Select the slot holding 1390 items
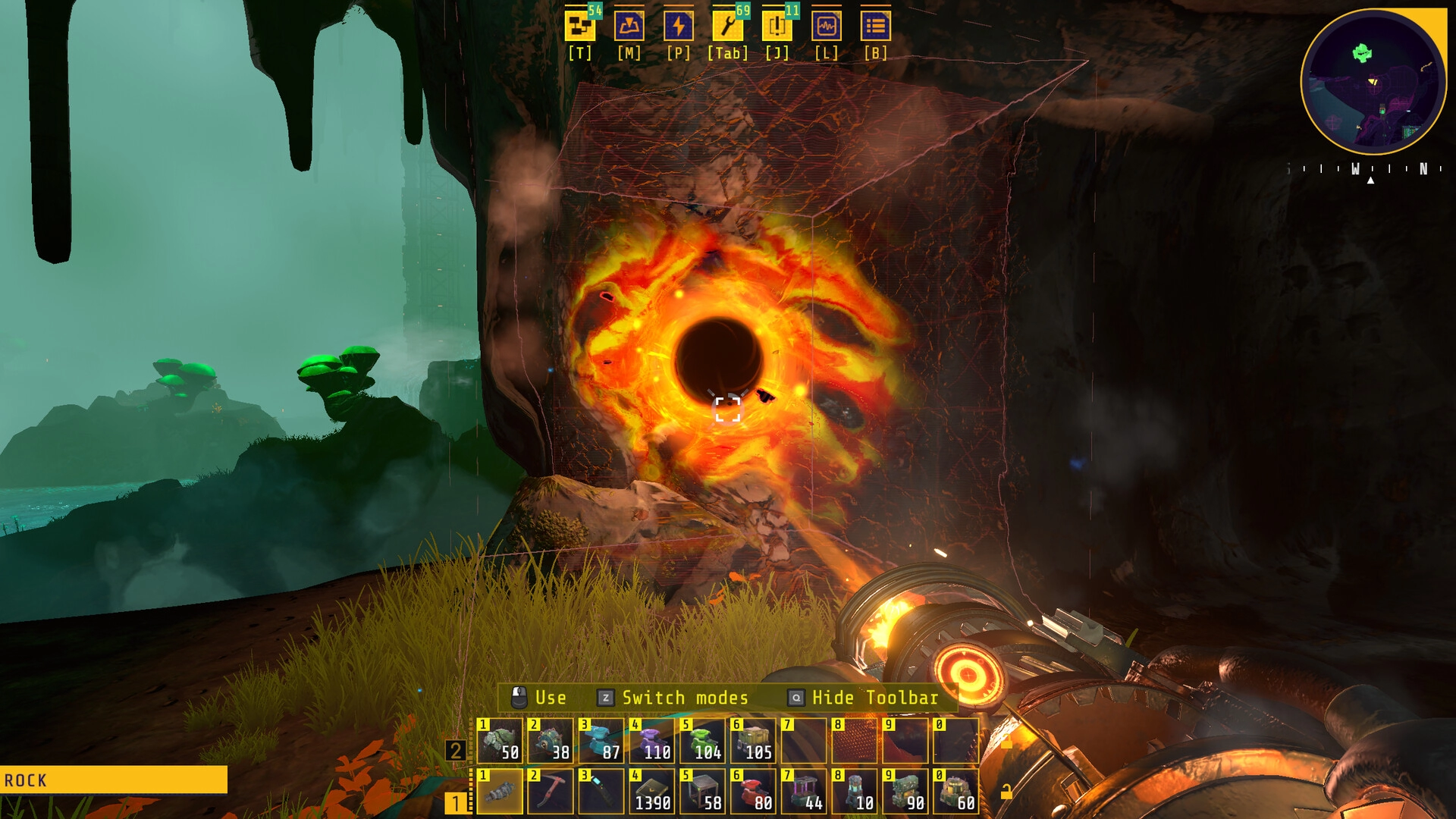 click(x=652, y=791)
